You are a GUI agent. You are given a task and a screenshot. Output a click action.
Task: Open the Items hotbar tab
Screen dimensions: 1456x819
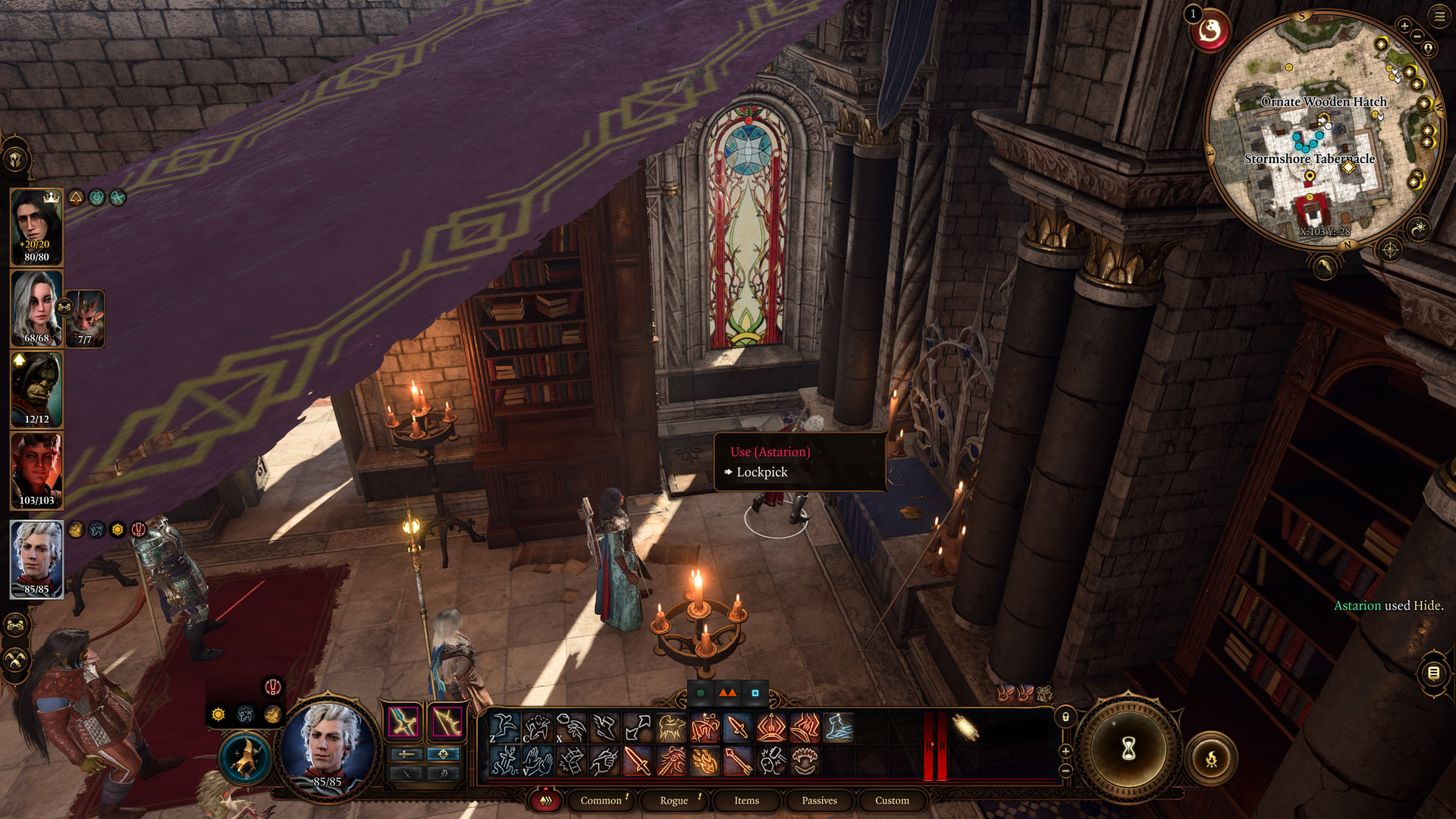tap(746, 800)
